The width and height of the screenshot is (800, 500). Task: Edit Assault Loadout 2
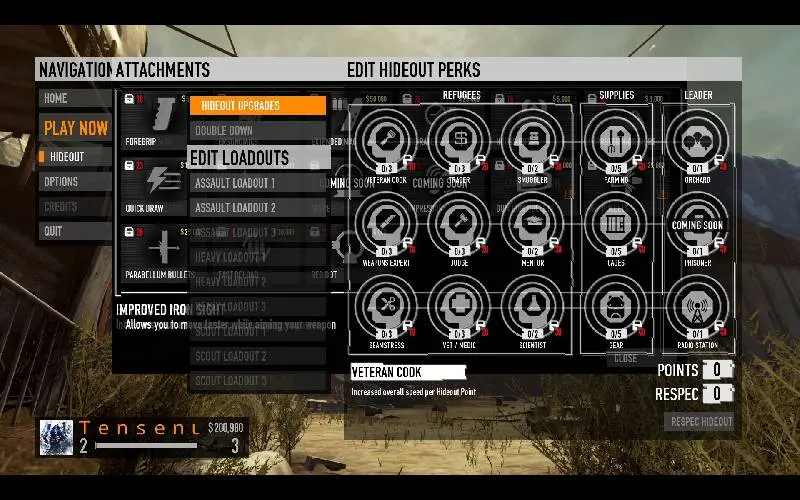[258, 208]
